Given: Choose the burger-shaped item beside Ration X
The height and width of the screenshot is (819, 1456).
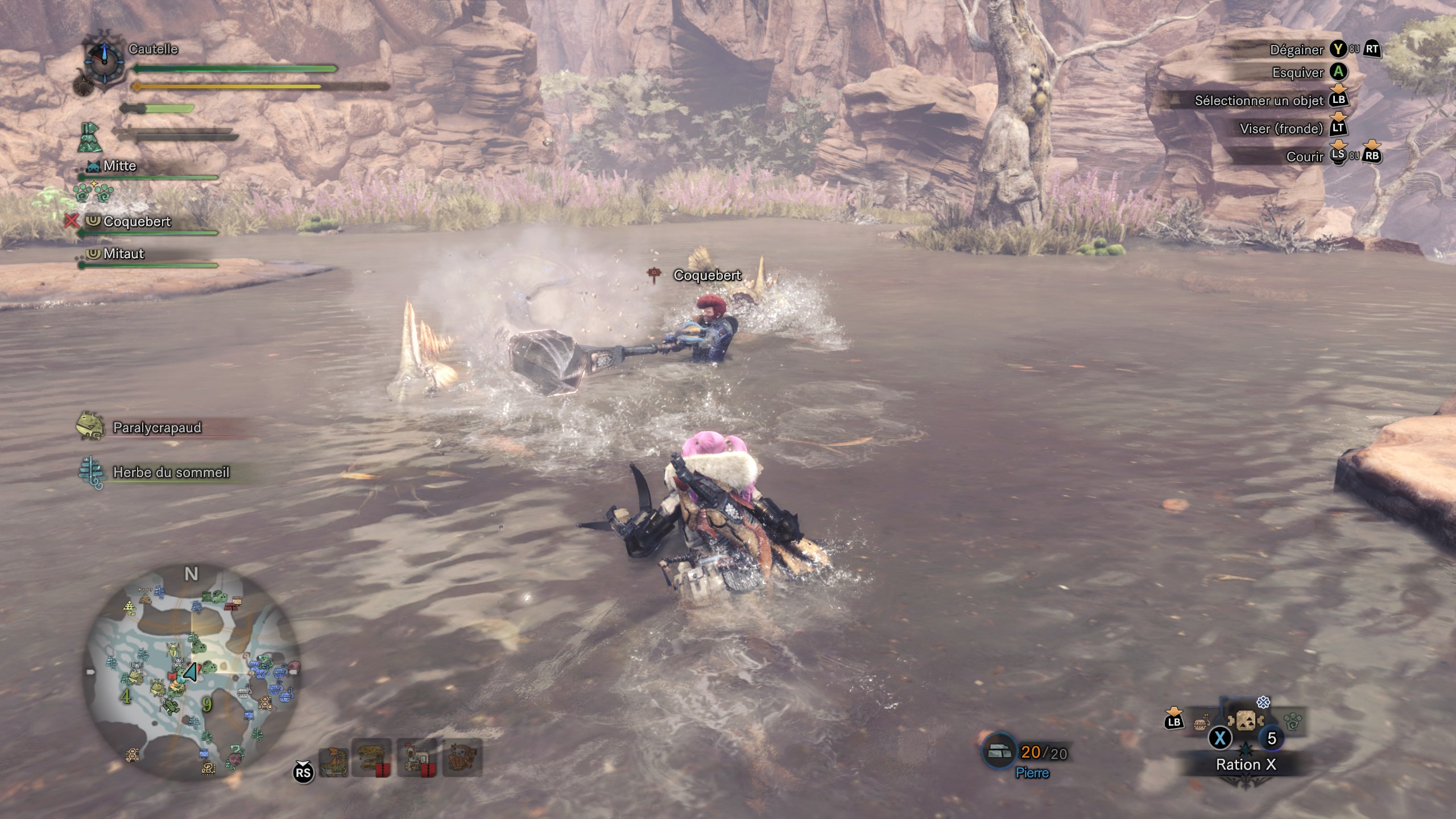Looking at the screenshot, I should [1201, 725].
